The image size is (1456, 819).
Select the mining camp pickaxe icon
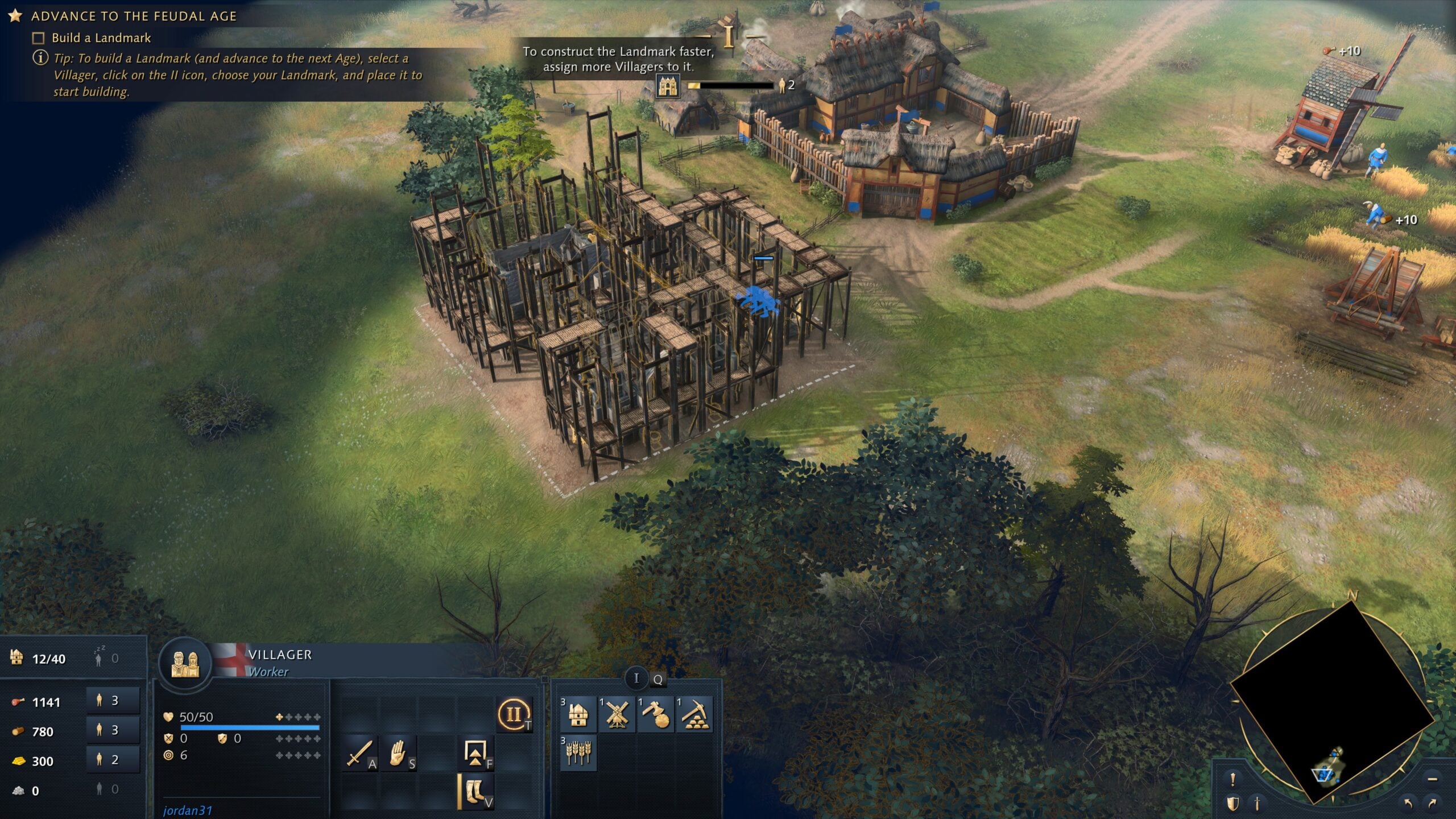(x=694, y=714)
